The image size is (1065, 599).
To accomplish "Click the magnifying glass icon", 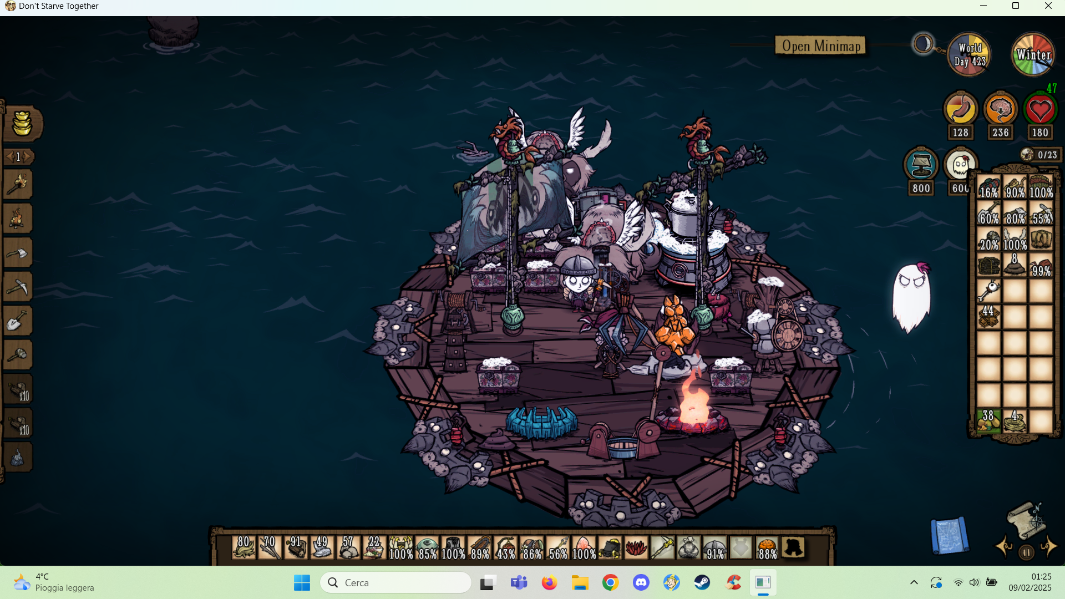I will (x=923, y=44).
